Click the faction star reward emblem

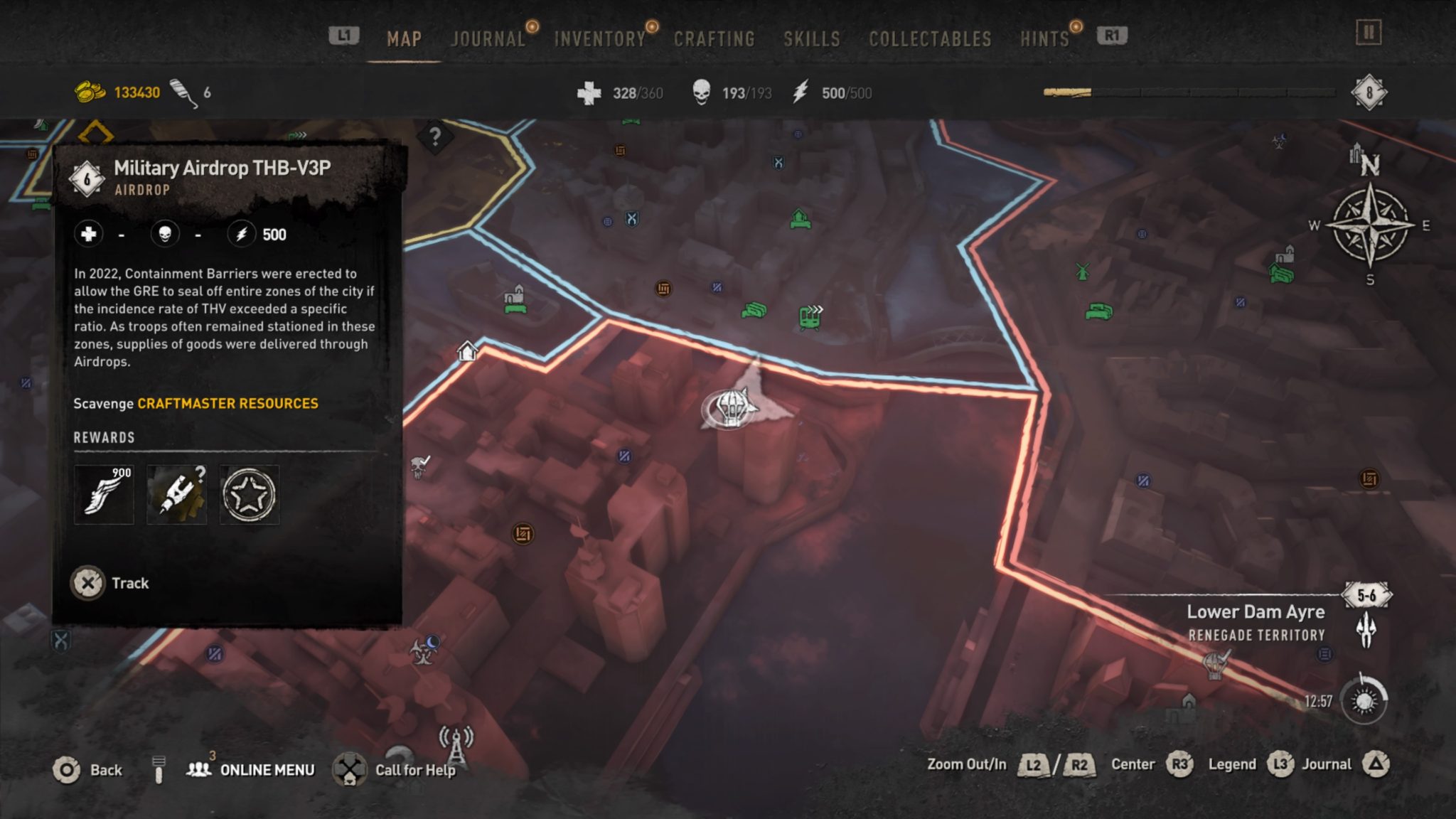tap(248, 493)
